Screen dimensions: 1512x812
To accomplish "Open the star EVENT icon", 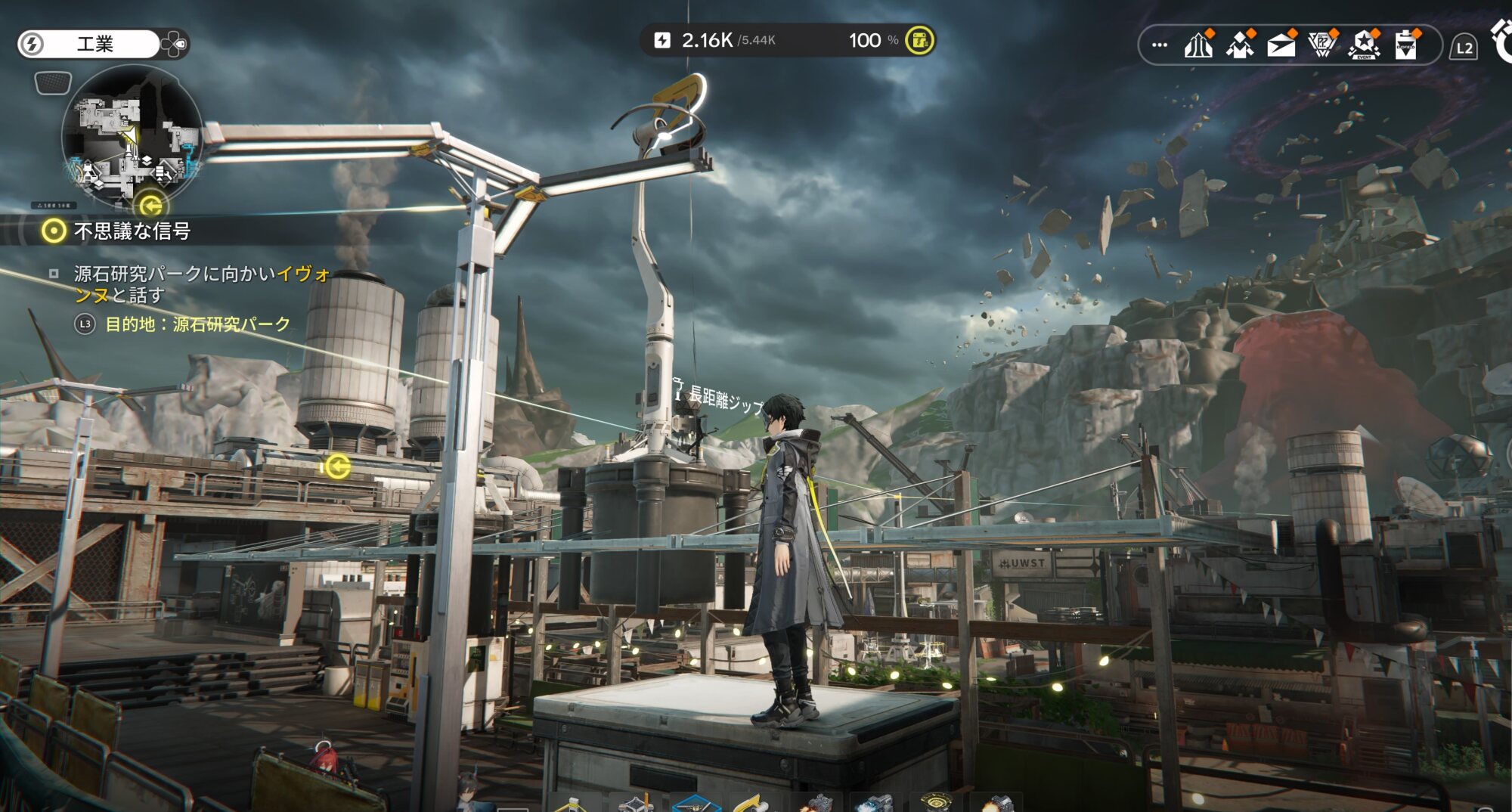I will (1364, 45).
